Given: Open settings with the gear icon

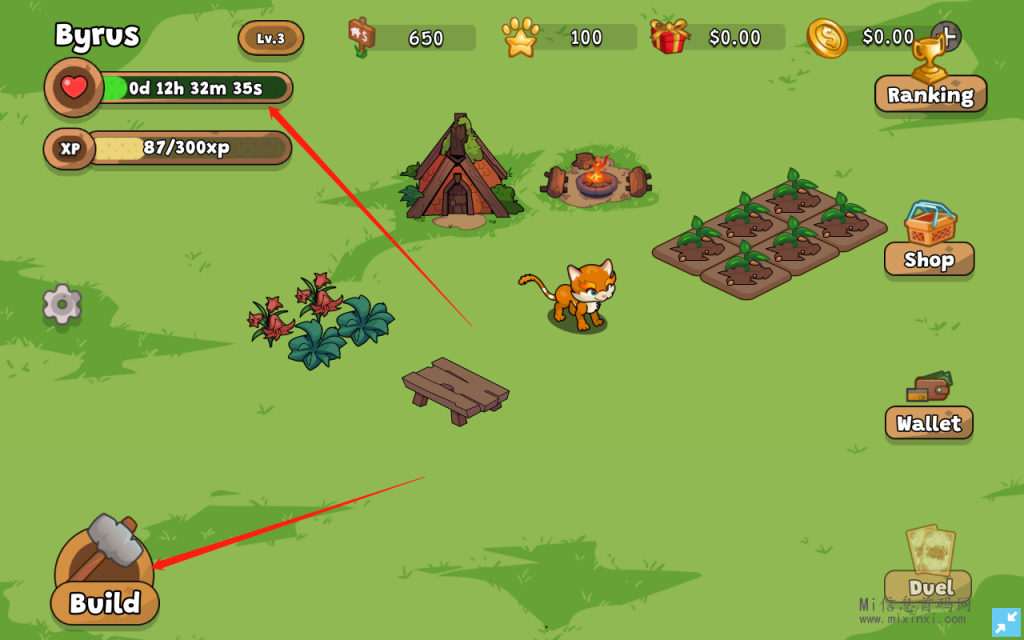Looking at the screenshot, I should tap(62, 304).
